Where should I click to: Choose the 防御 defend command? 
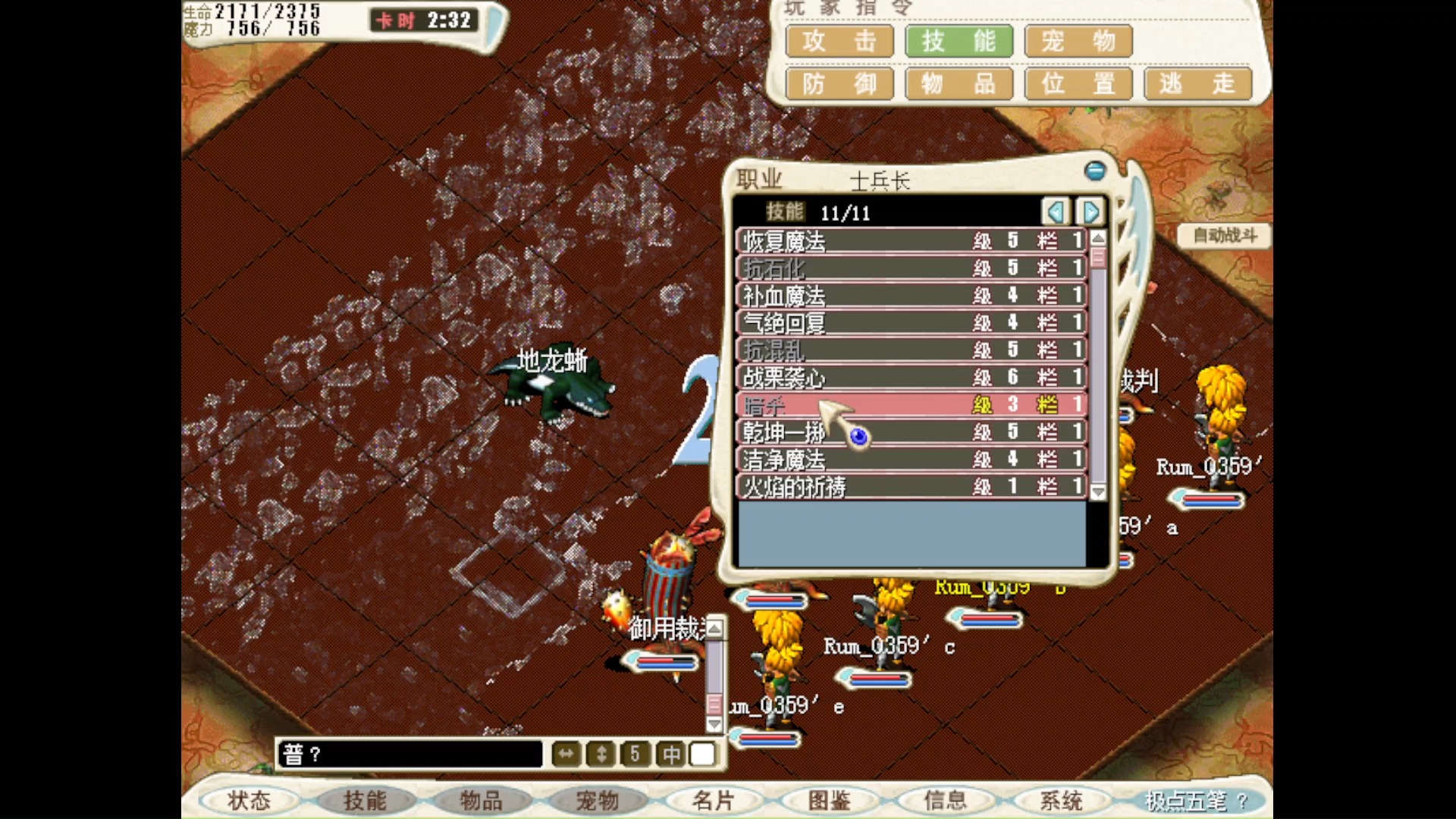point(839,83)
